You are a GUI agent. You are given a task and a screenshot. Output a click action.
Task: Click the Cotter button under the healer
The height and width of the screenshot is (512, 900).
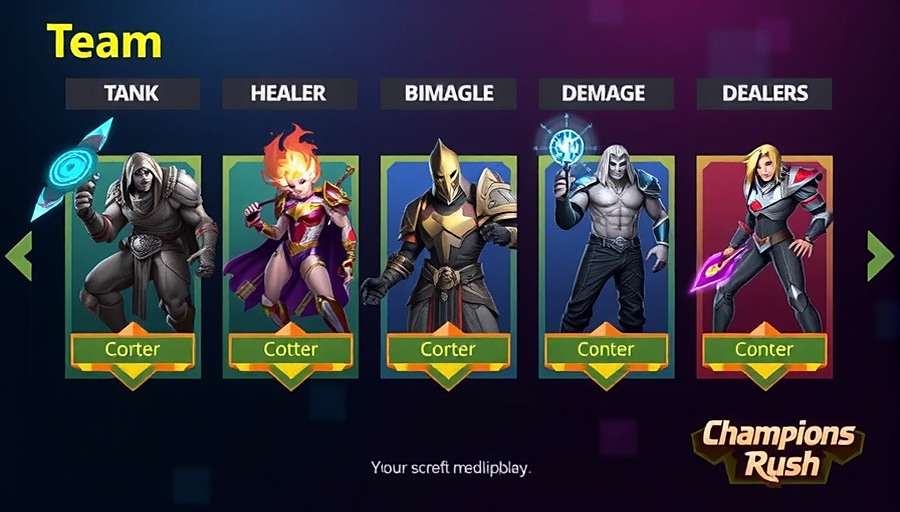(x=291, y=350)
